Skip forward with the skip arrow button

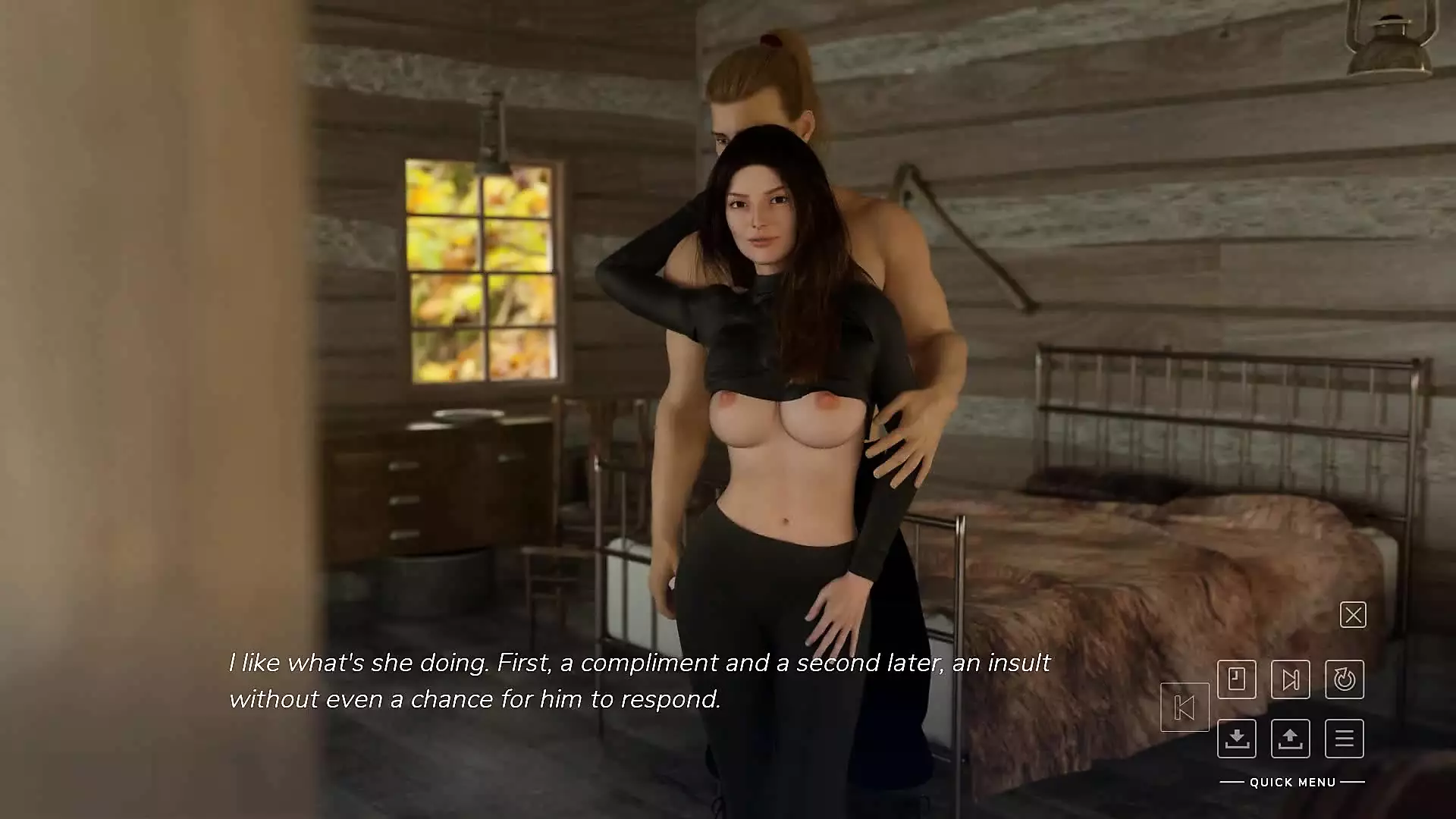pos(1290,679)
